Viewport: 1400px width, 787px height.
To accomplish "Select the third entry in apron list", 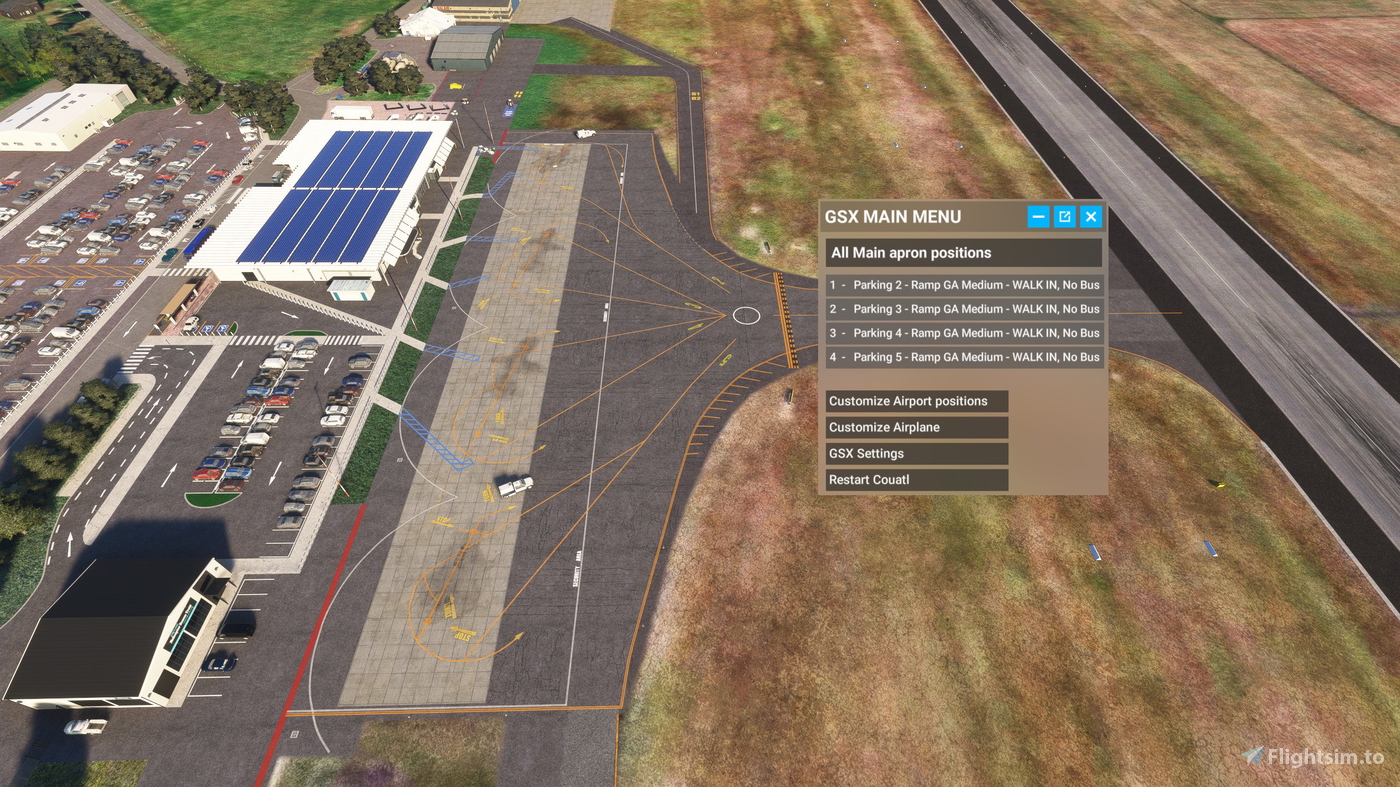I will coord(963,332).
